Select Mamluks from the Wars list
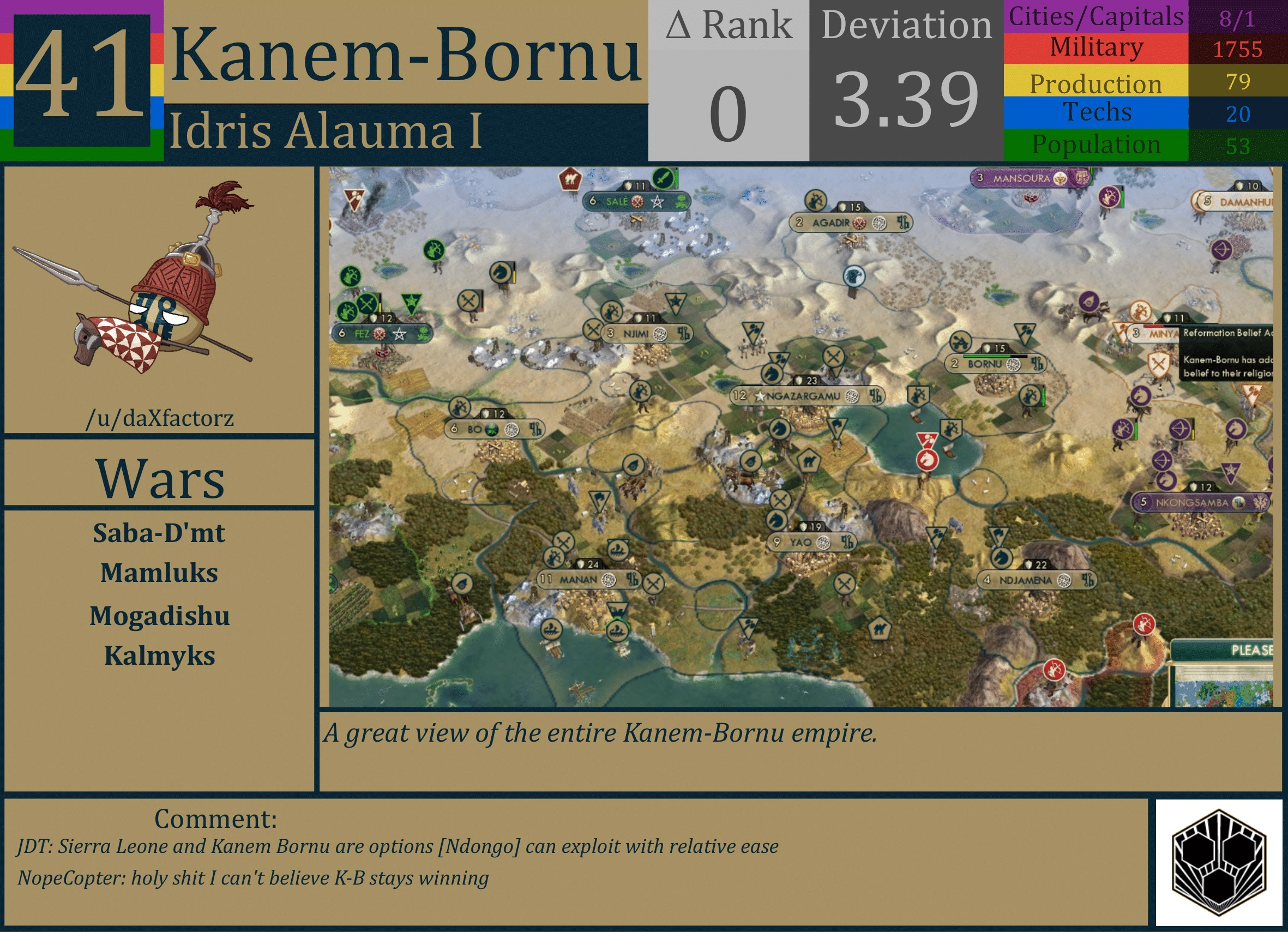 158,574
